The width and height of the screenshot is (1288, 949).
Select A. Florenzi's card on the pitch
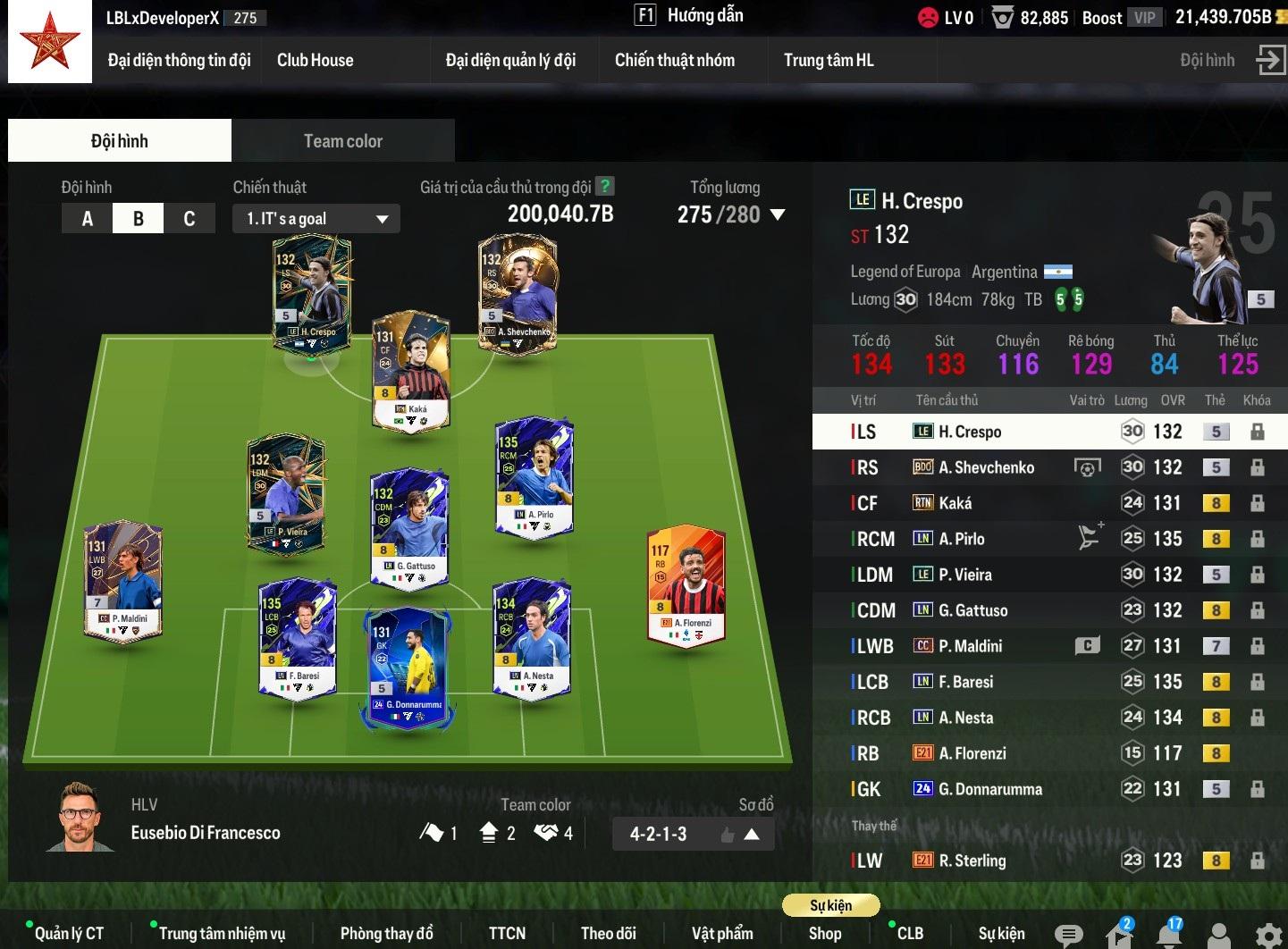pyautogui.click(x=686, y=583)
